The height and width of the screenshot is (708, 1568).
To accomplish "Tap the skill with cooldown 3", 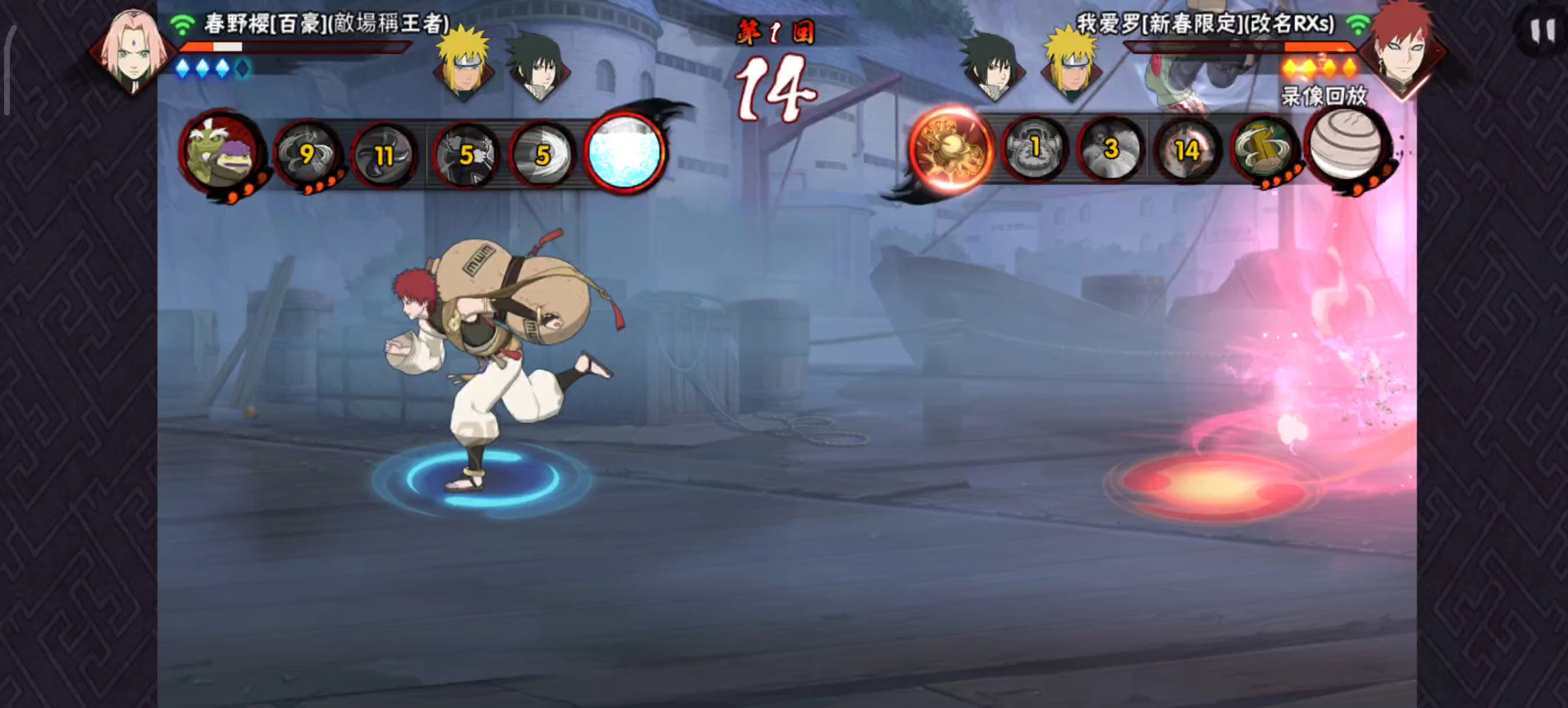I will coord(1111,150).
